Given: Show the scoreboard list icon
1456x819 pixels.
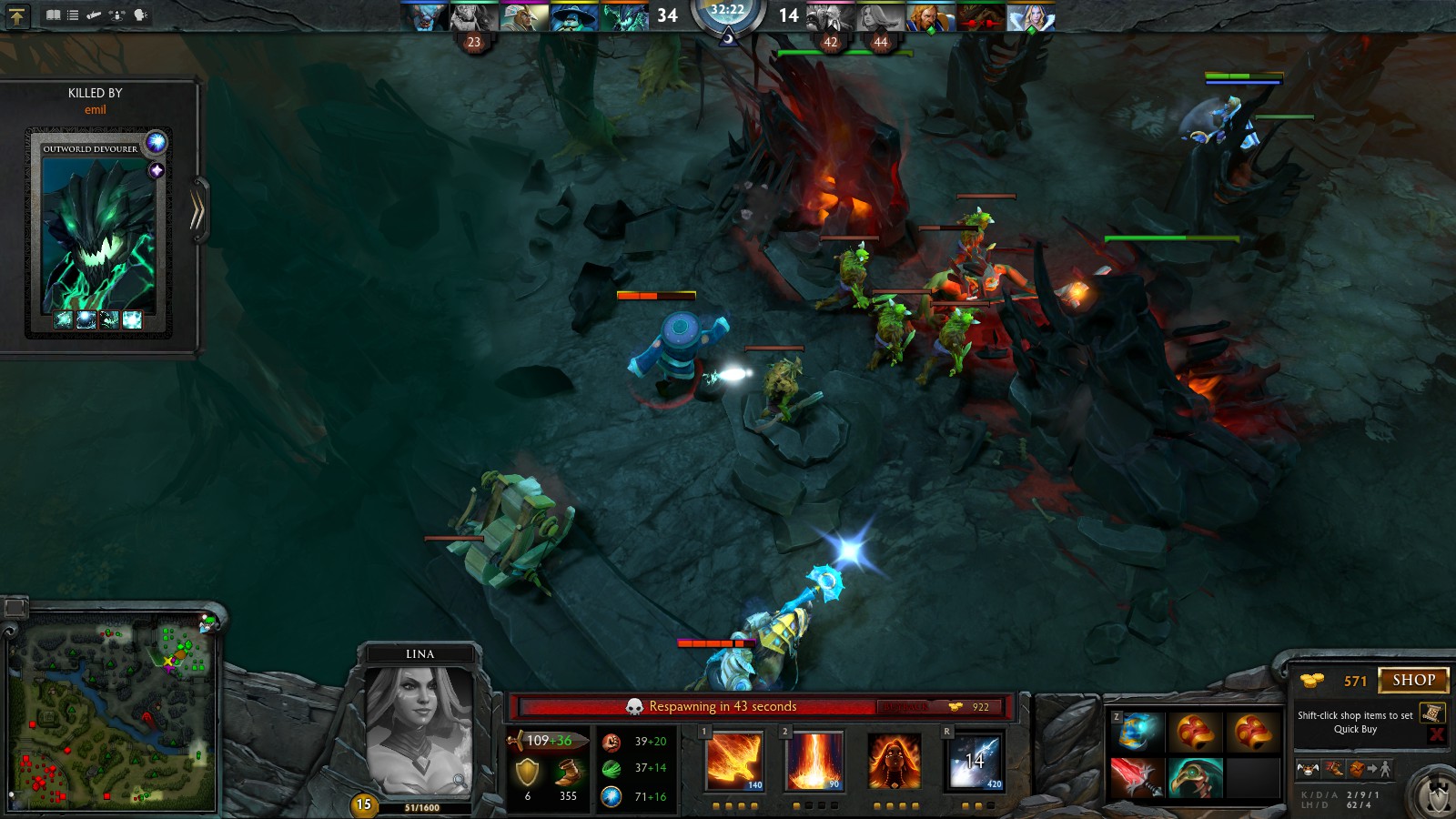Looking at the screenshot, I should 73,15.
